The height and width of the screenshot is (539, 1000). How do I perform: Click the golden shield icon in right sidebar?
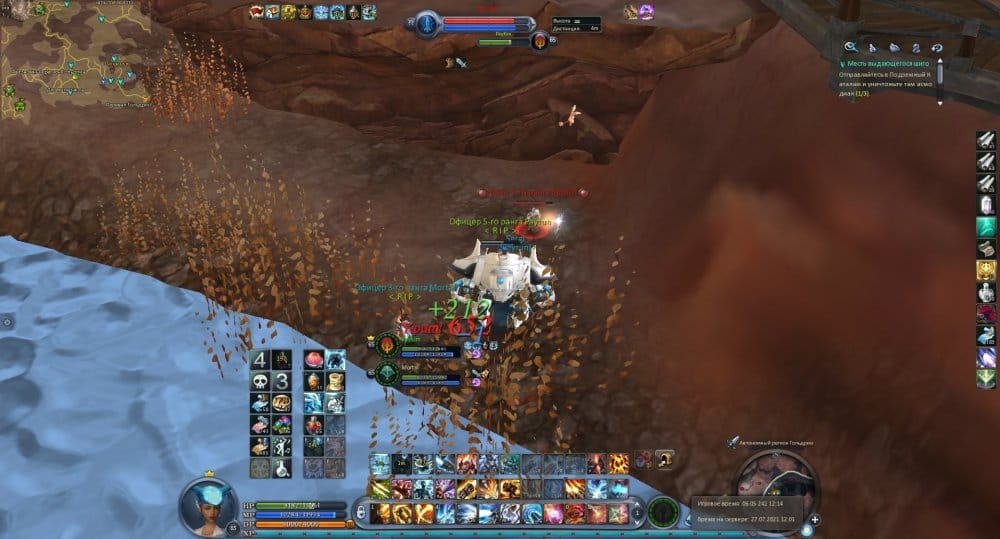[986, 270]
